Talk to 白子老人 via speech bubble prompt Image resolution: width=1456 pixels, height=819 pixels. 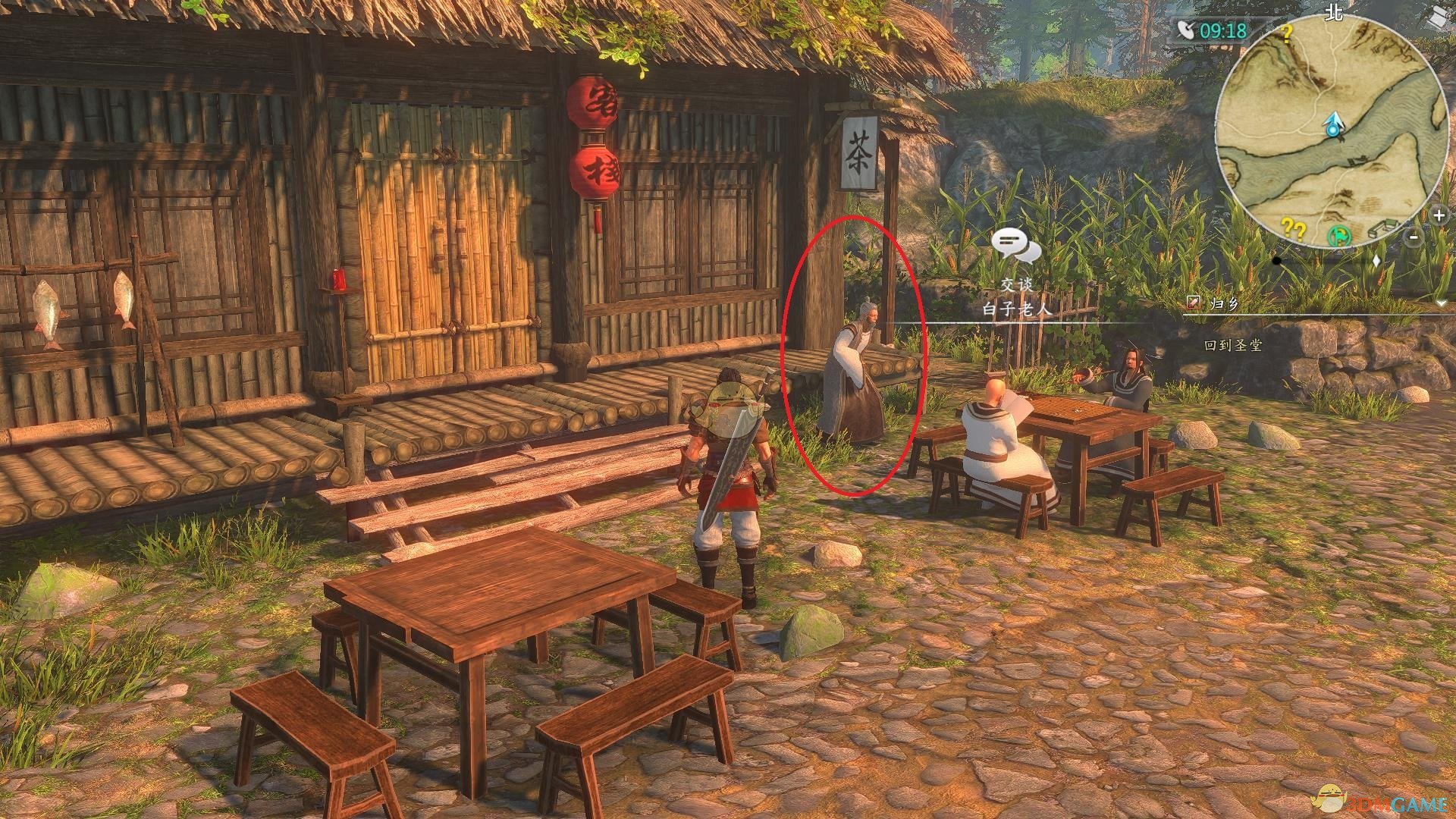tap(1015, 246)
